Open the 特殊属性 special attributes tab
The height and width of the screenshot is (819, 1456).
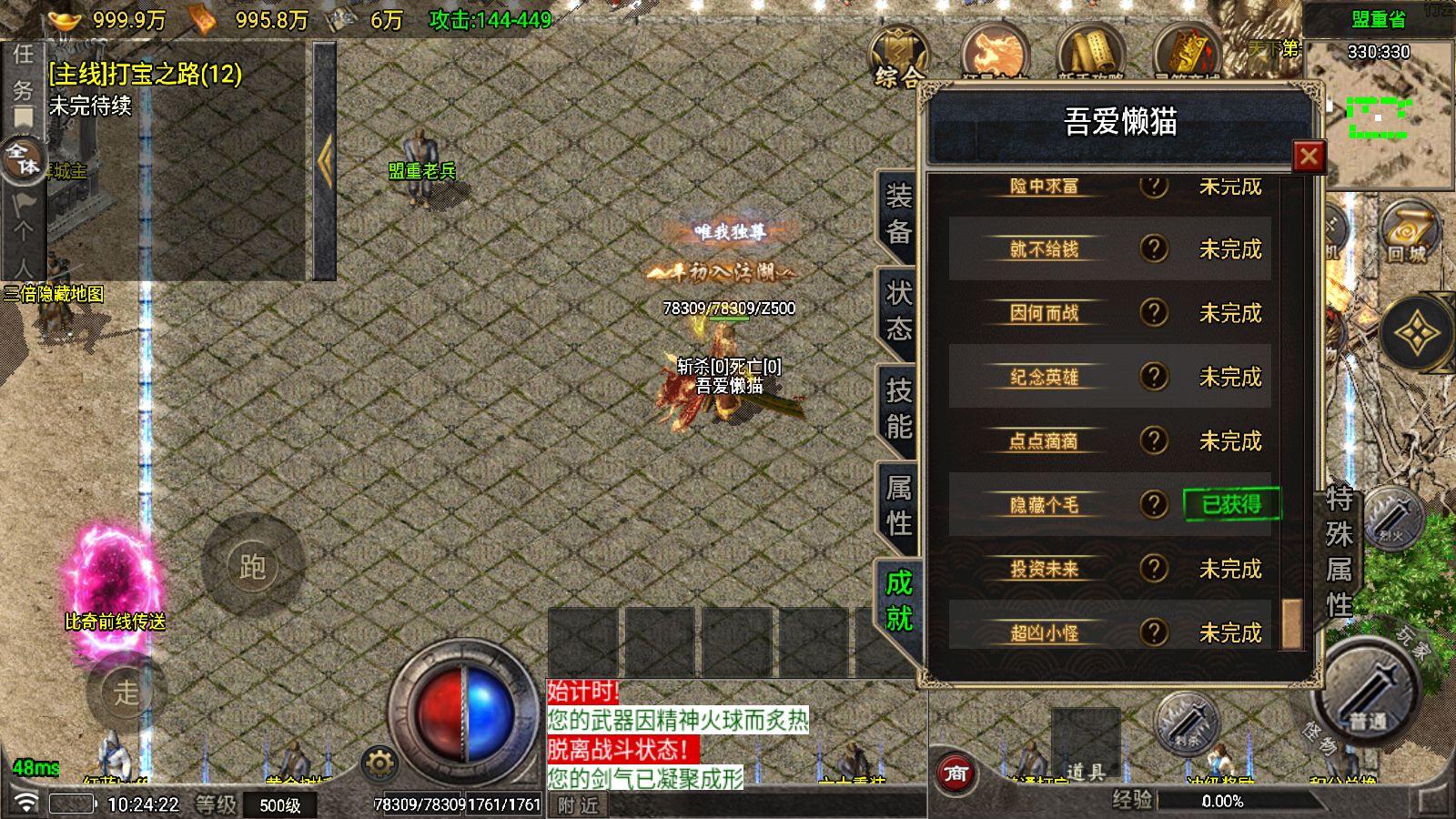point(1338,551)
